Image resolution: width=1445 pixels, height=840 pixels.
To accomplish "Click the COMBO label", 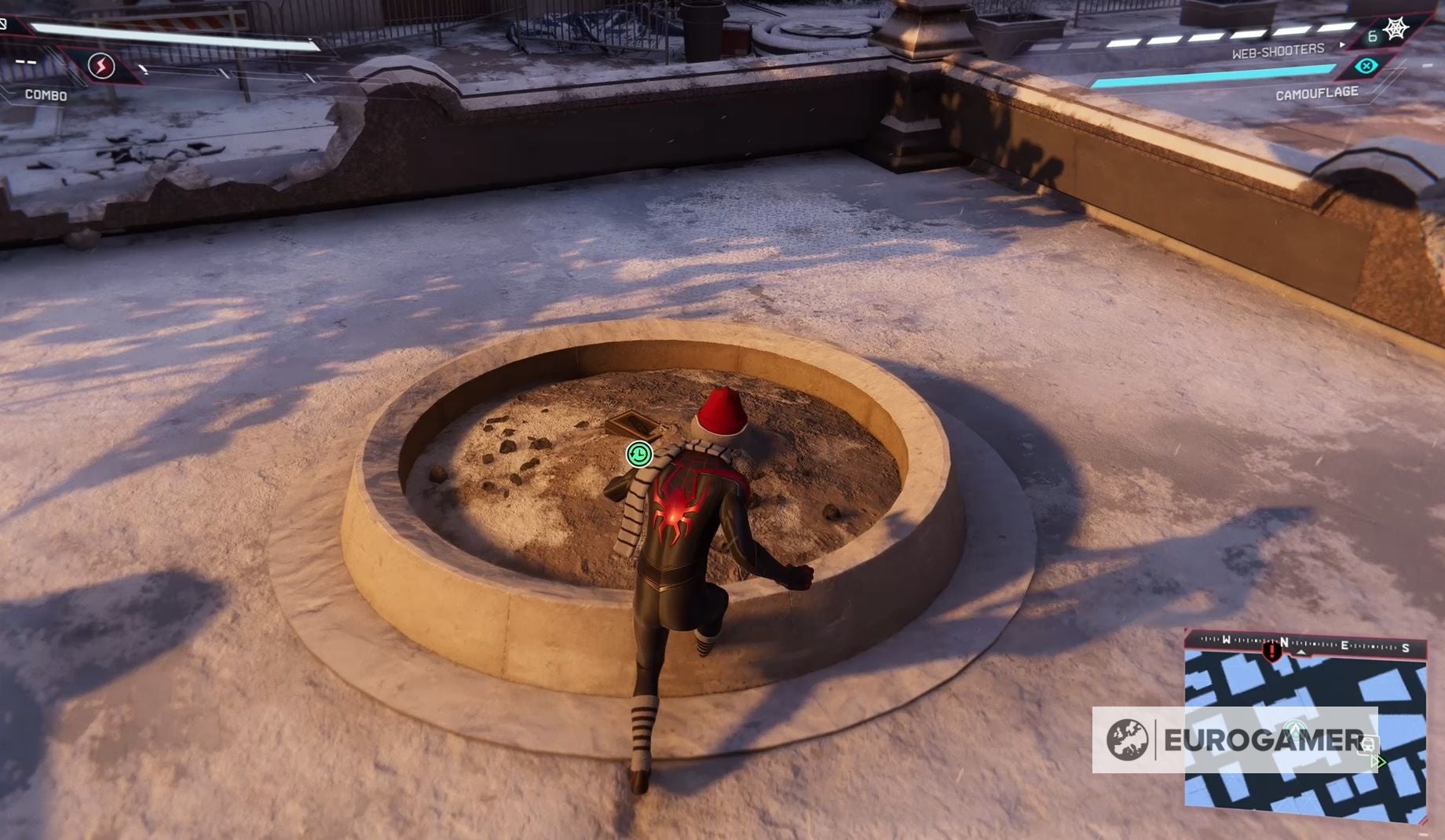I will click(x=47, y=94).
